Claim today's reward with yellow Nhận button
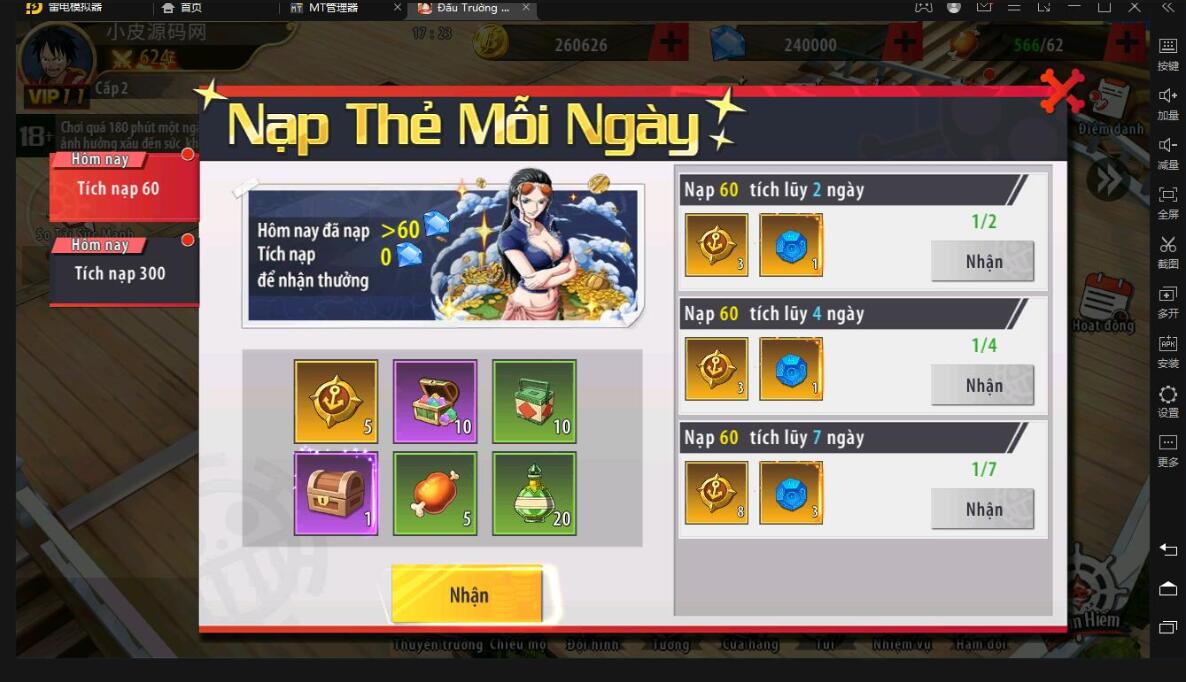The image size is (1186, 682). (x=467, y=595)
